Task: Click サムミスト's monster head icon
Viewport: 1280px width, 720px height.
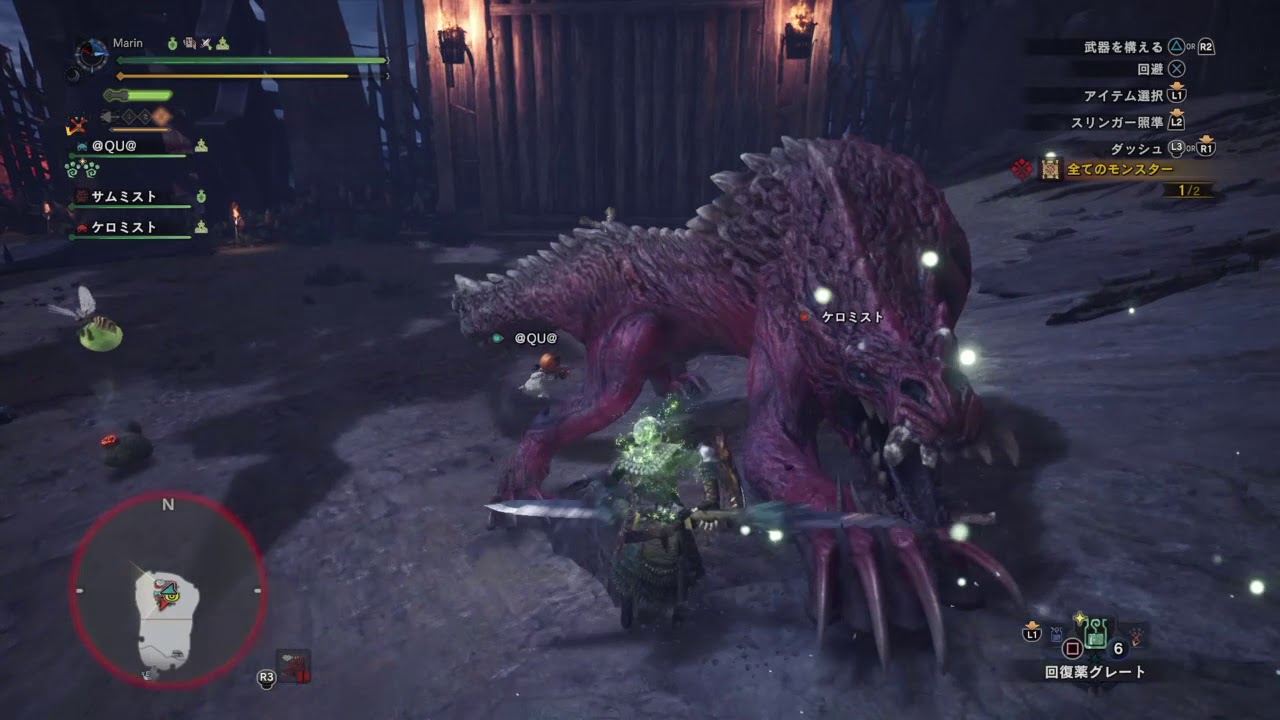Action: [82, 195]
